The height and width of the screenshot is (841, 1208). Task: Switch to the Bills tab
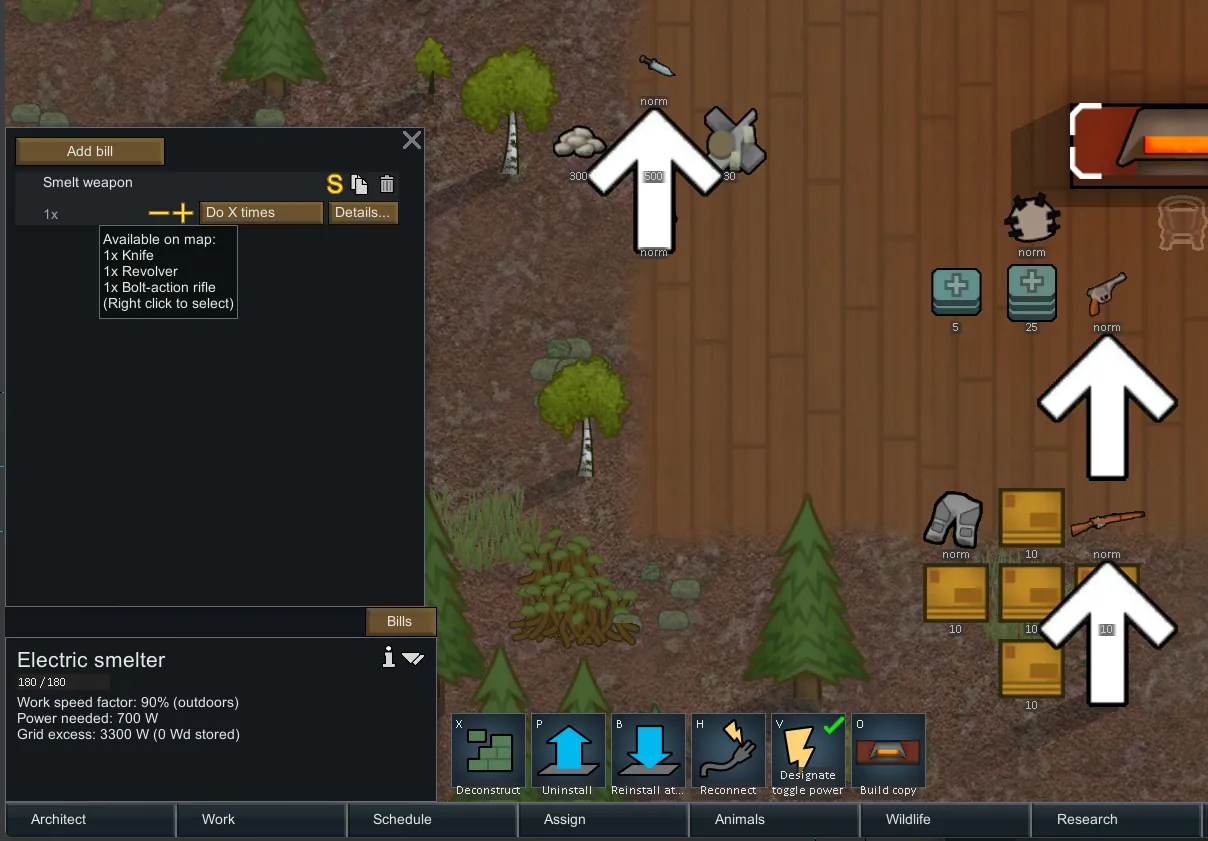400,621
